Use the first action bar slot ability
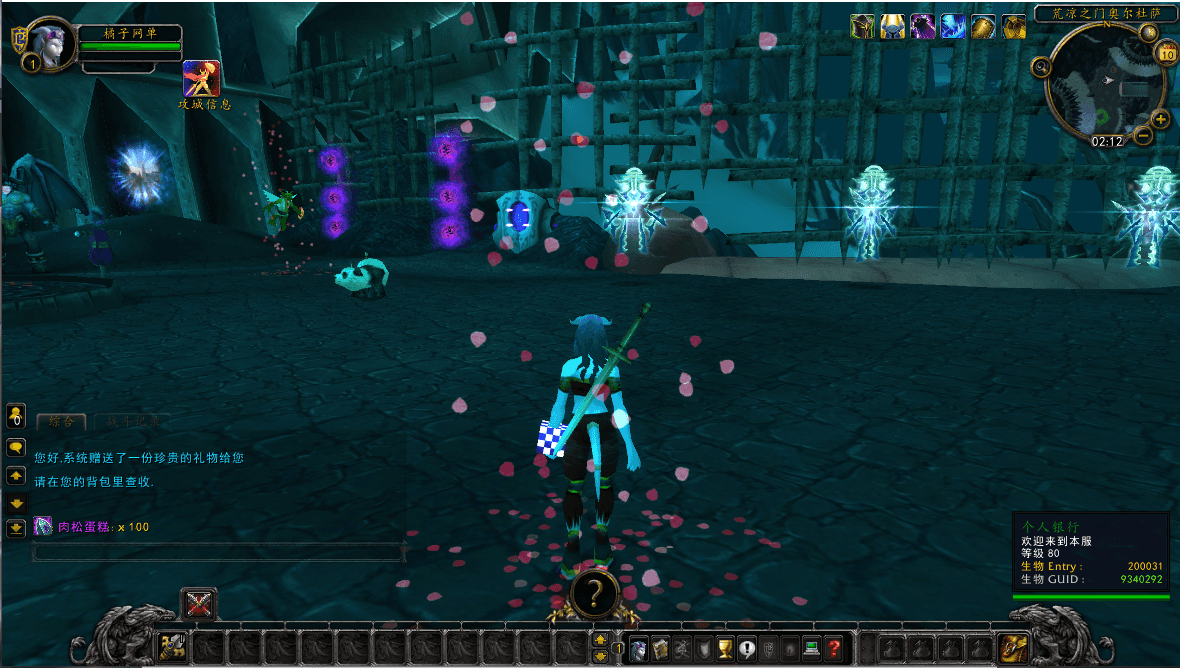Image resolution: width=1180 pixels, height=668 pixels. (172, 648)
